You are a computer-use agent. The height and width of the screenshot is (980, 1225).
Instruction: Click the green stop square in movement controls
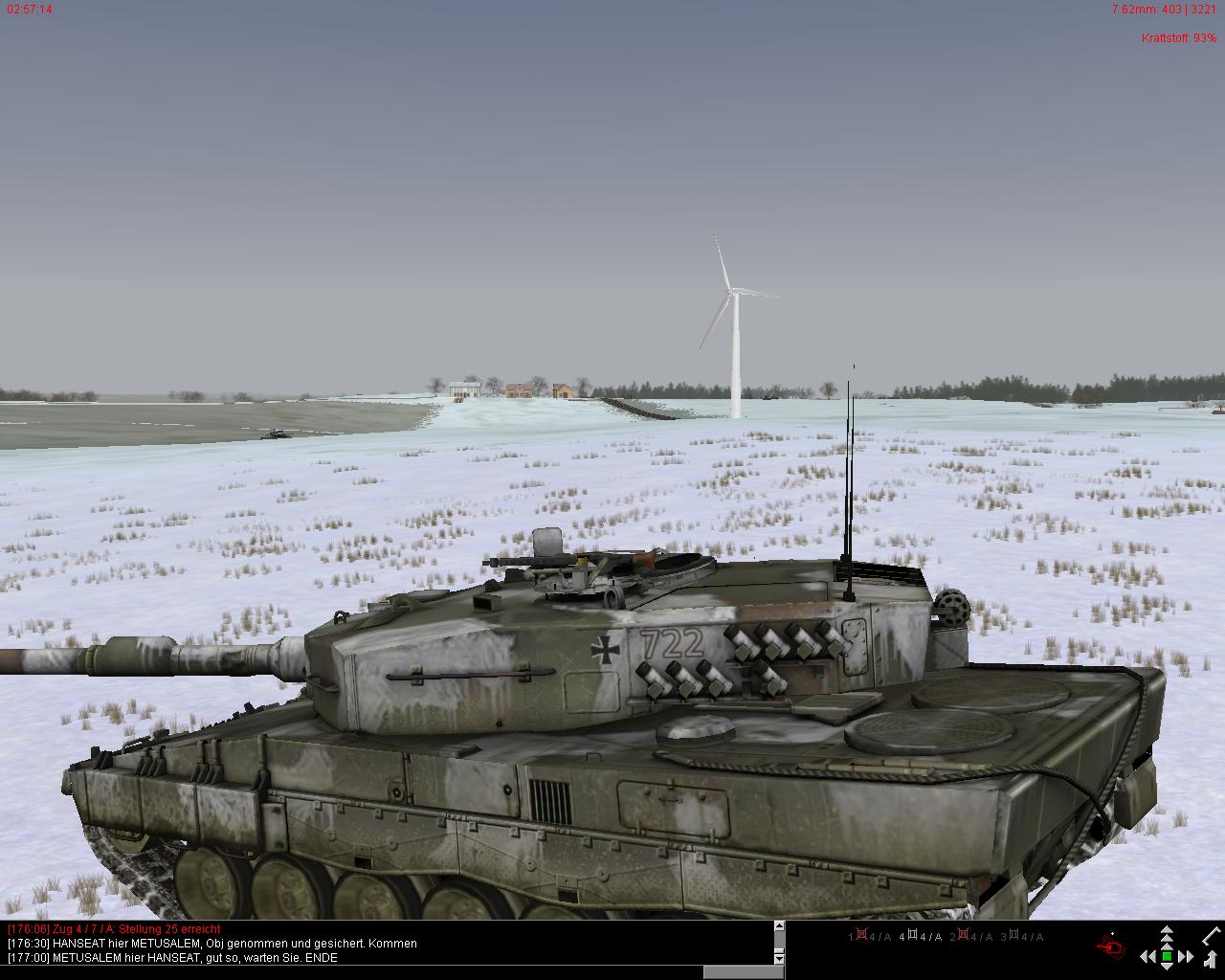pyautogui.click(x=1167, y=956)
